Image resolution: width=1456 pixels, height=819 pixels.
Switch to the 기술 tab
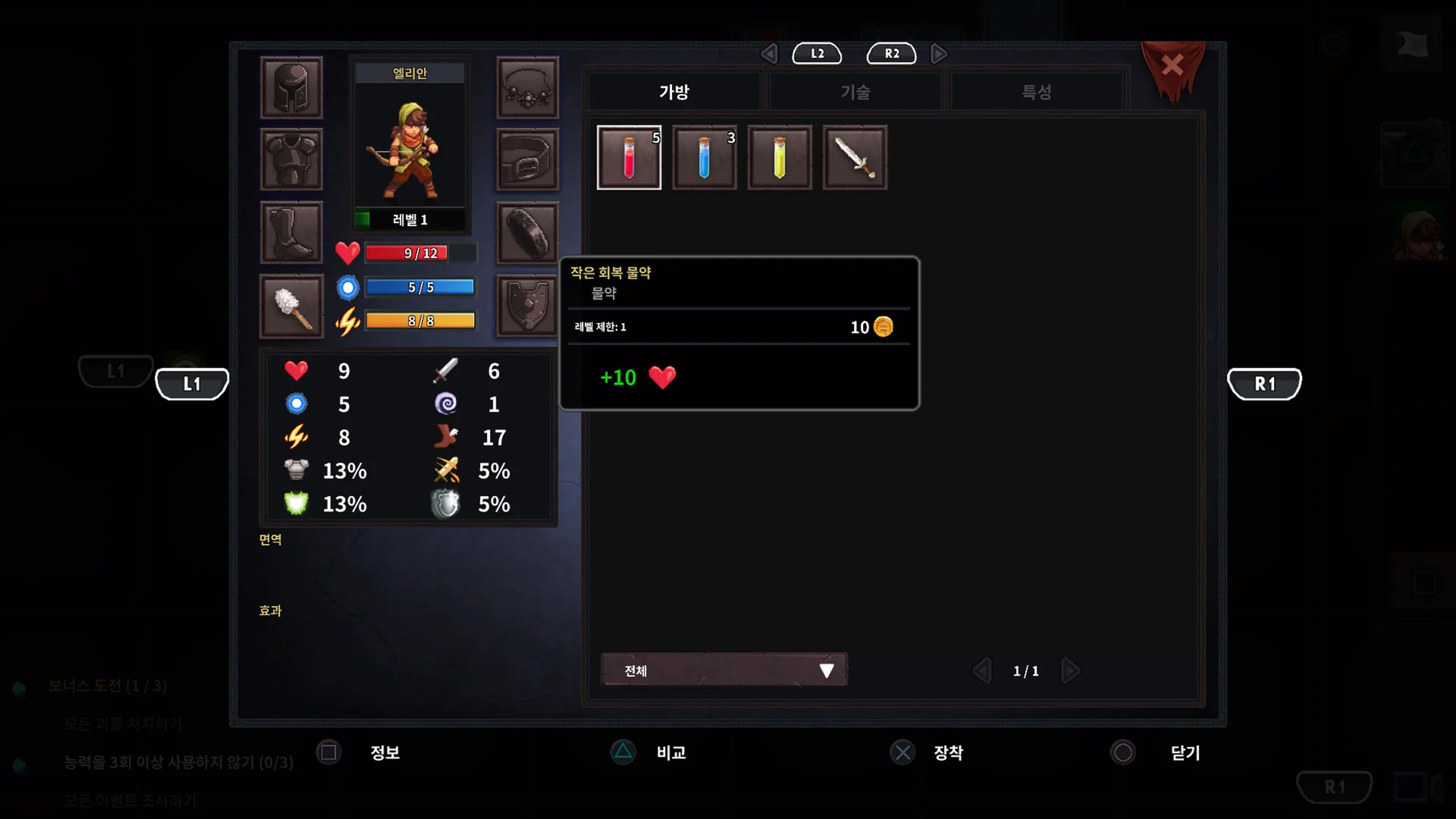click(855, 91)
